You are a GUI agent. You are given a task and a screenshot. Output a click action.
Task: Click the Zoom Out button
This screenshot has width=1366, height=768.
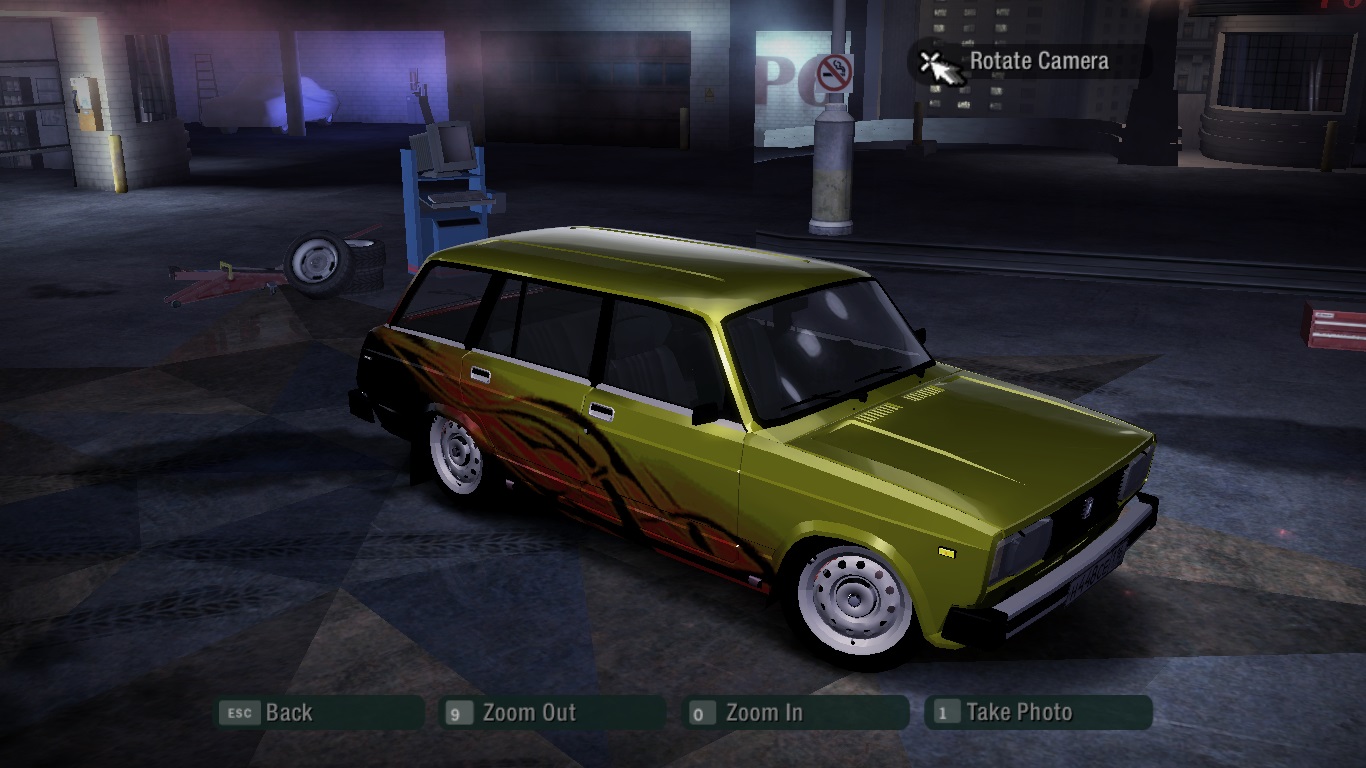pos(554,713)
